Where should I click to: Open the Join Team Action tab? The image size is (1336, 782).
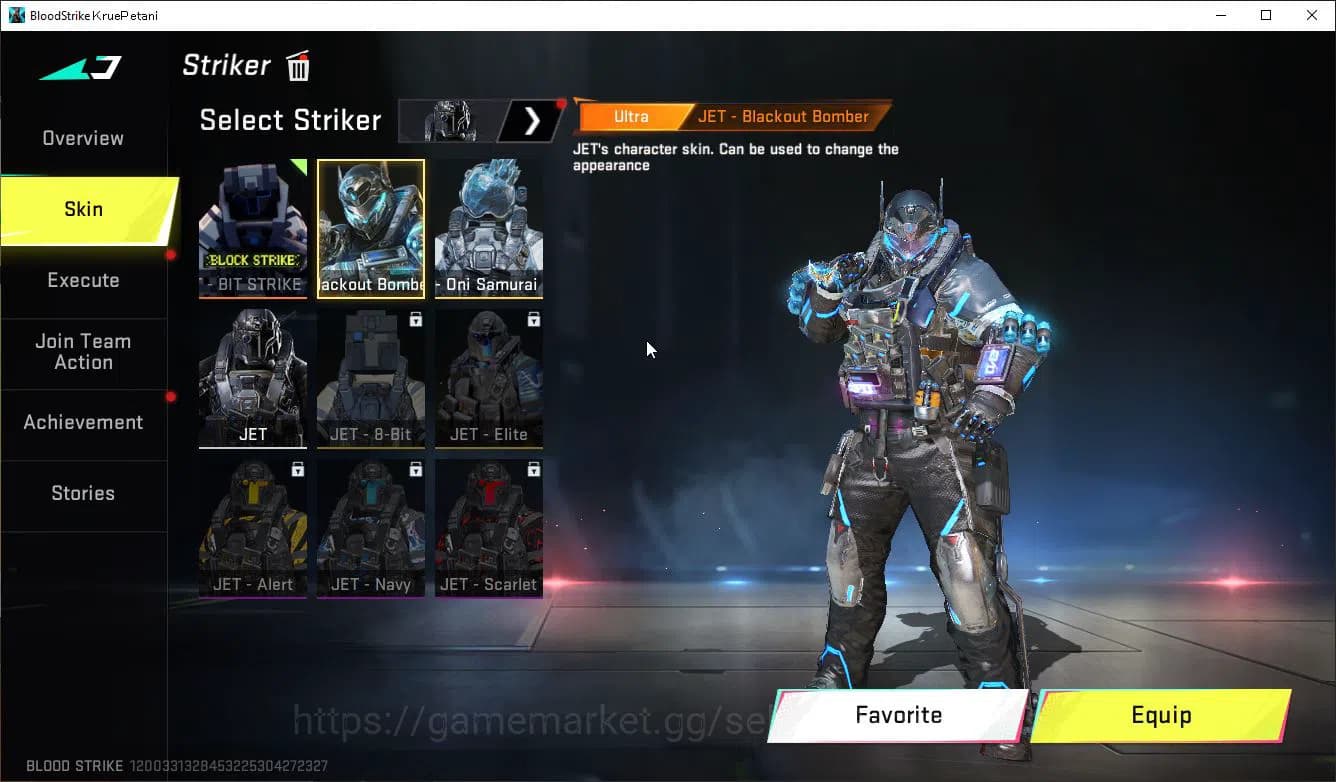pyautogui.click(x=82, y=352)
